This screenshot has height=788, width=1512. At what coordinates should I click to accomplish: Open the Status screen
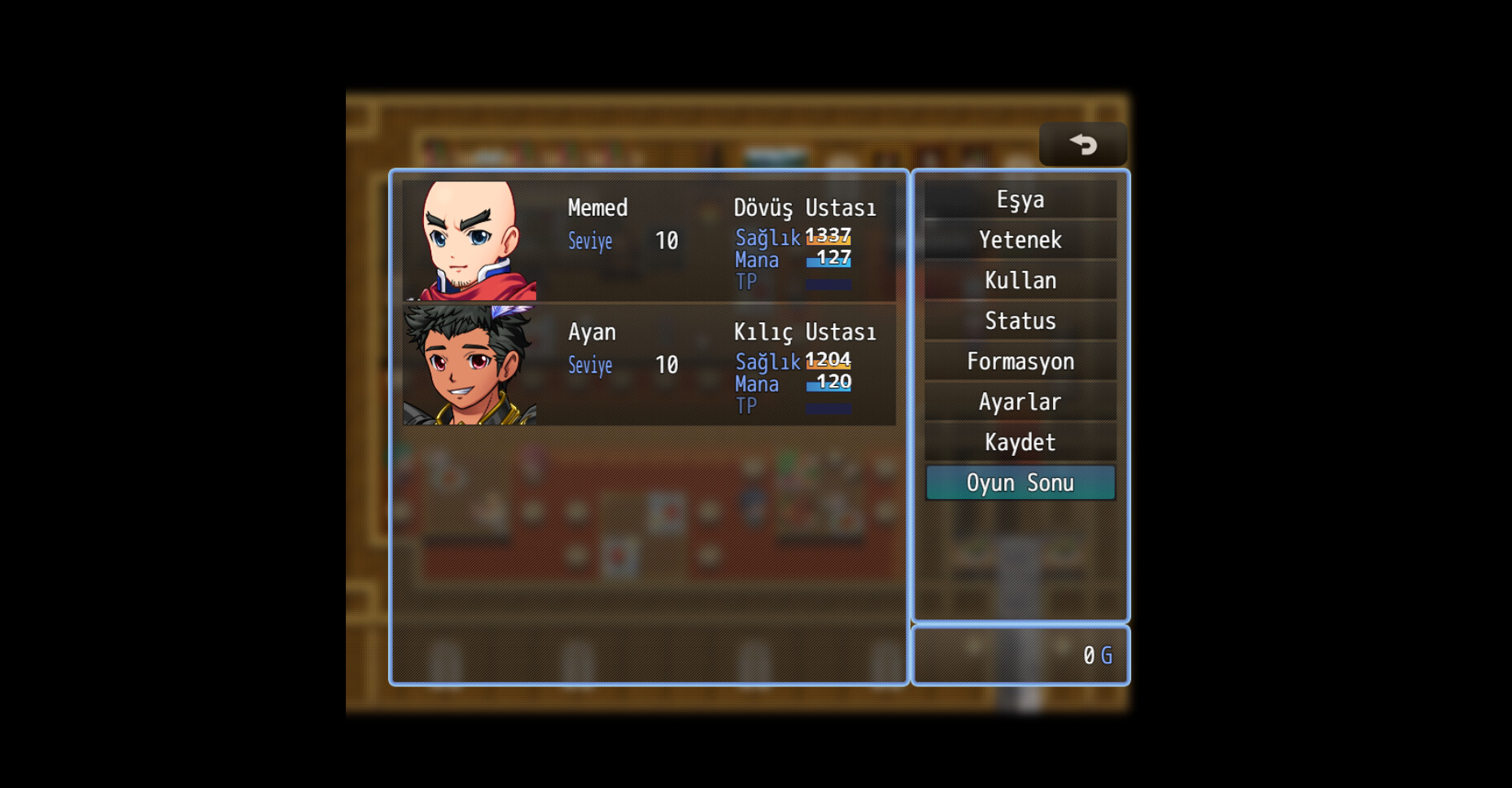1020,321
